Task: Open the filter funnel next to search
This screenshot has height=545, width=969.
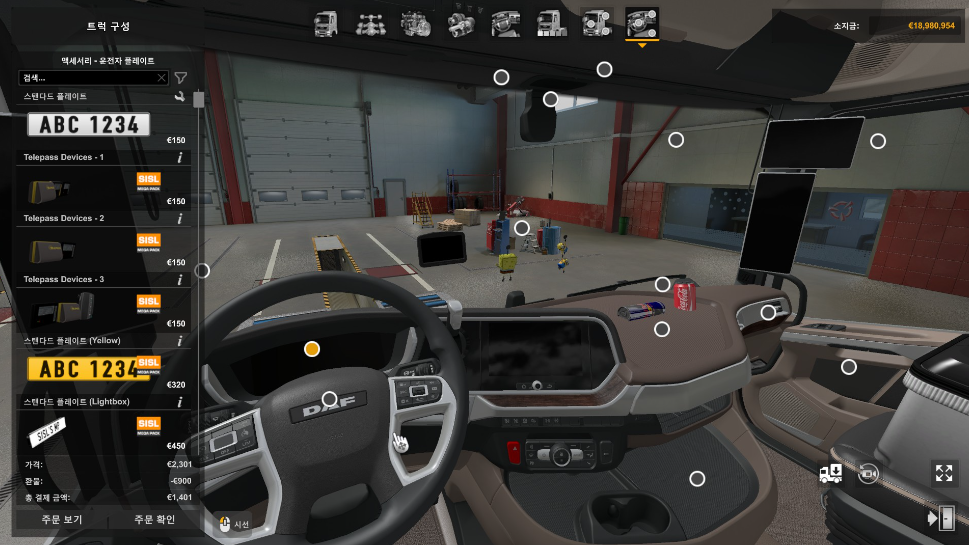Action: coord(181,78)
